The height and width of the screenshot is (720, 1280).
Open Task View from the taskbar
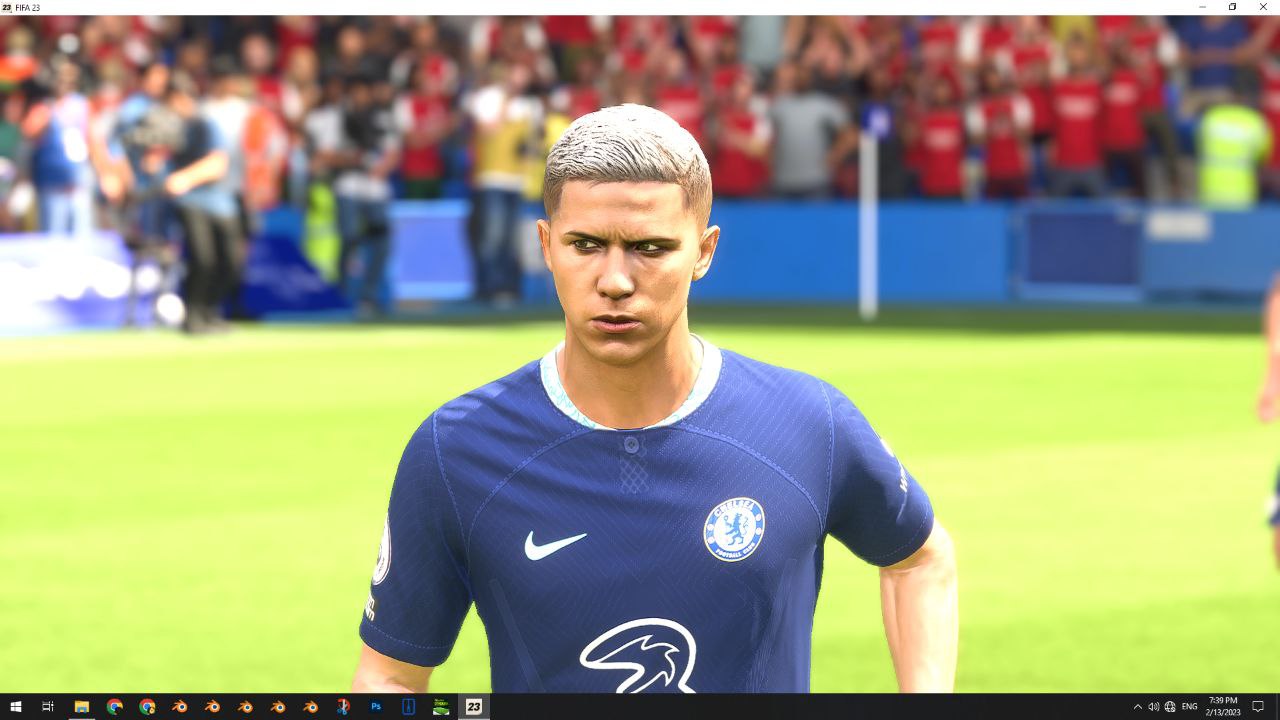(x=47, y=707)
